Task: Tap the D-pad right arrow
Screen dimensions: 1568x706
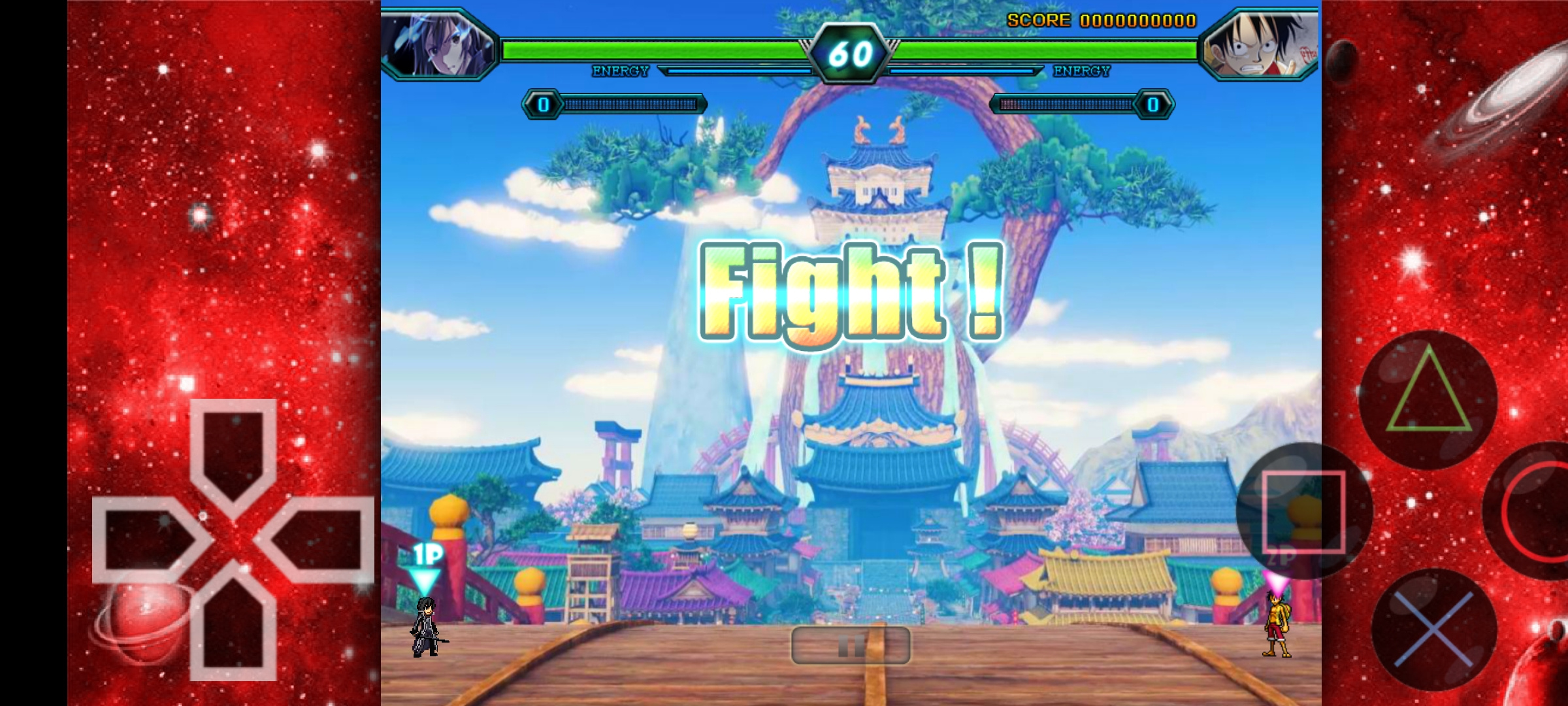Action: coord(320,539)
